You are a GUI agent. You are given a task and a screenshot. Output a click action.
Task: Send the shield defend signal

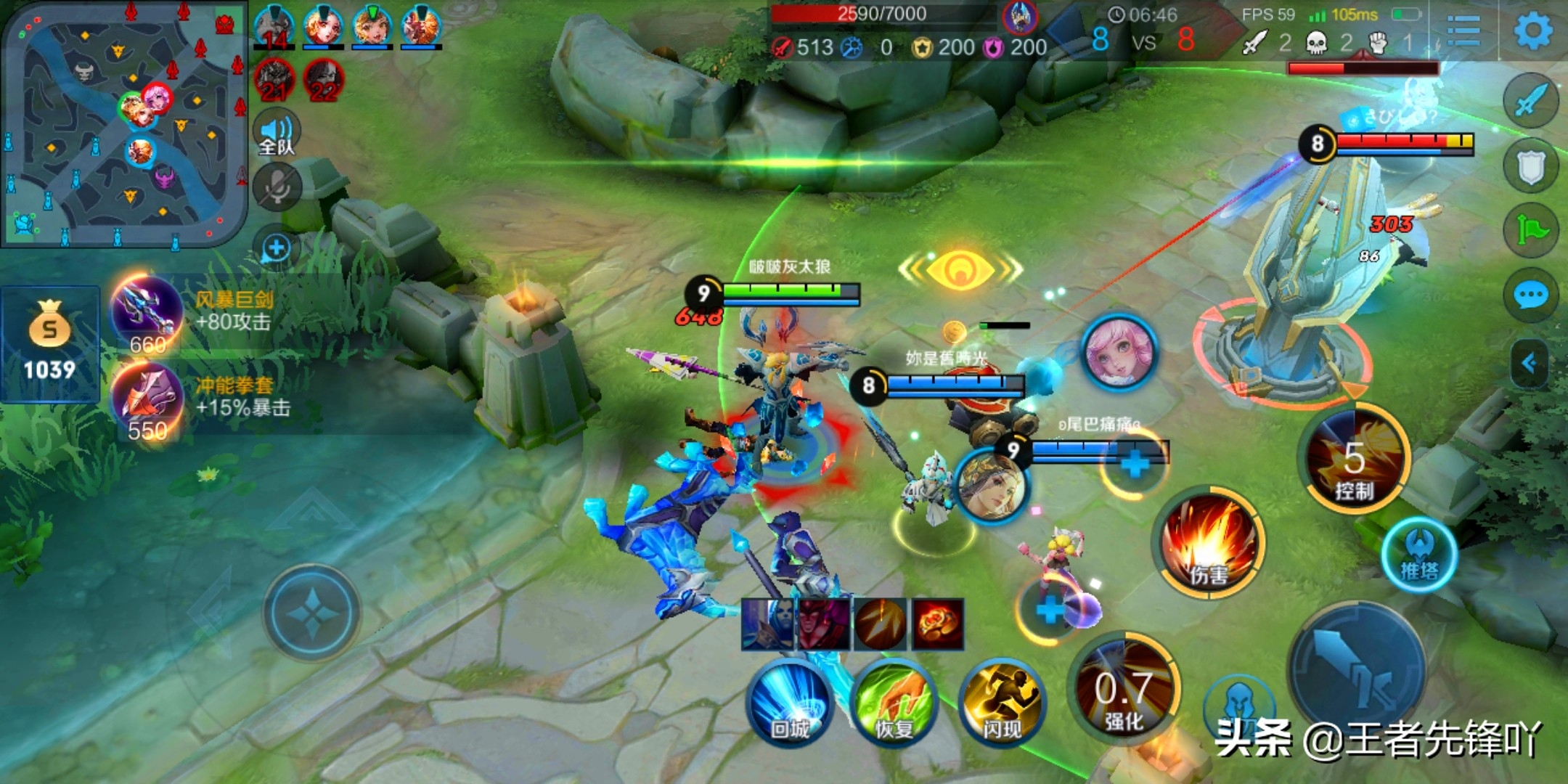point(1531,167)
